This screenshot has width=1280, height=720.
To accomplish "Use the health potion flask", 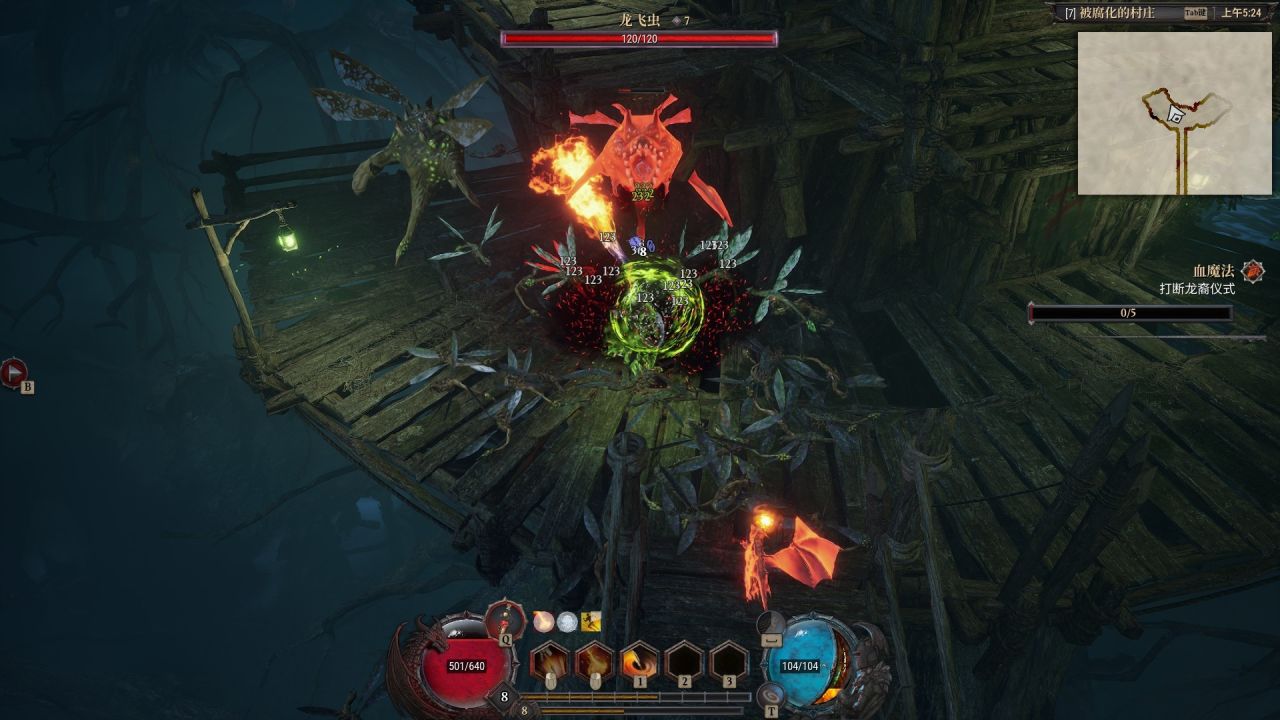I will (x=504, y=621).
